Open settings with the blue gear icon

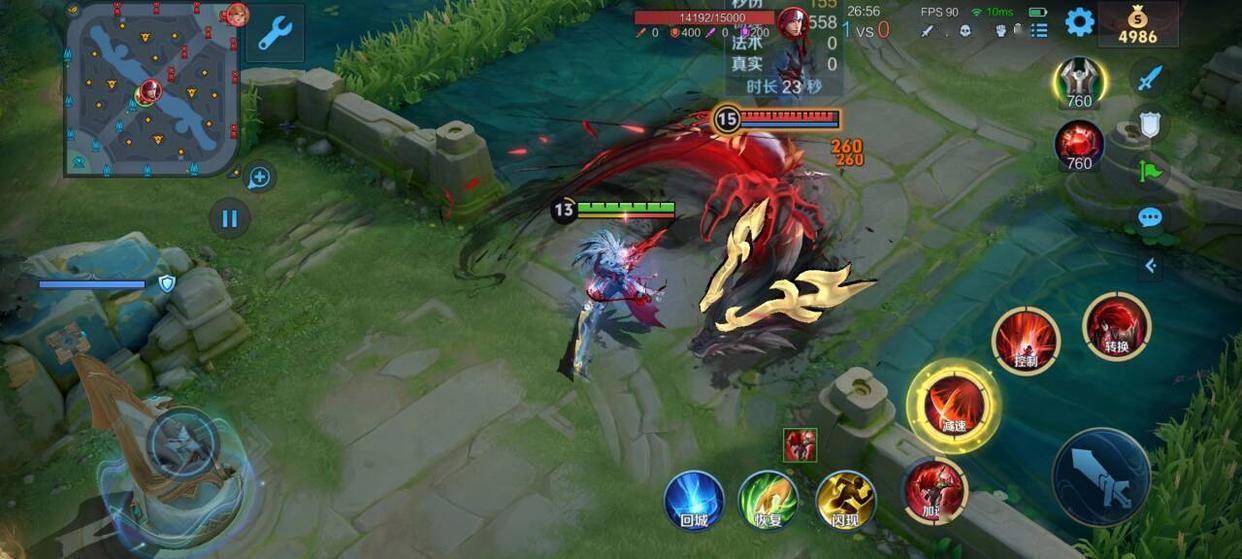click(1079, 22)
